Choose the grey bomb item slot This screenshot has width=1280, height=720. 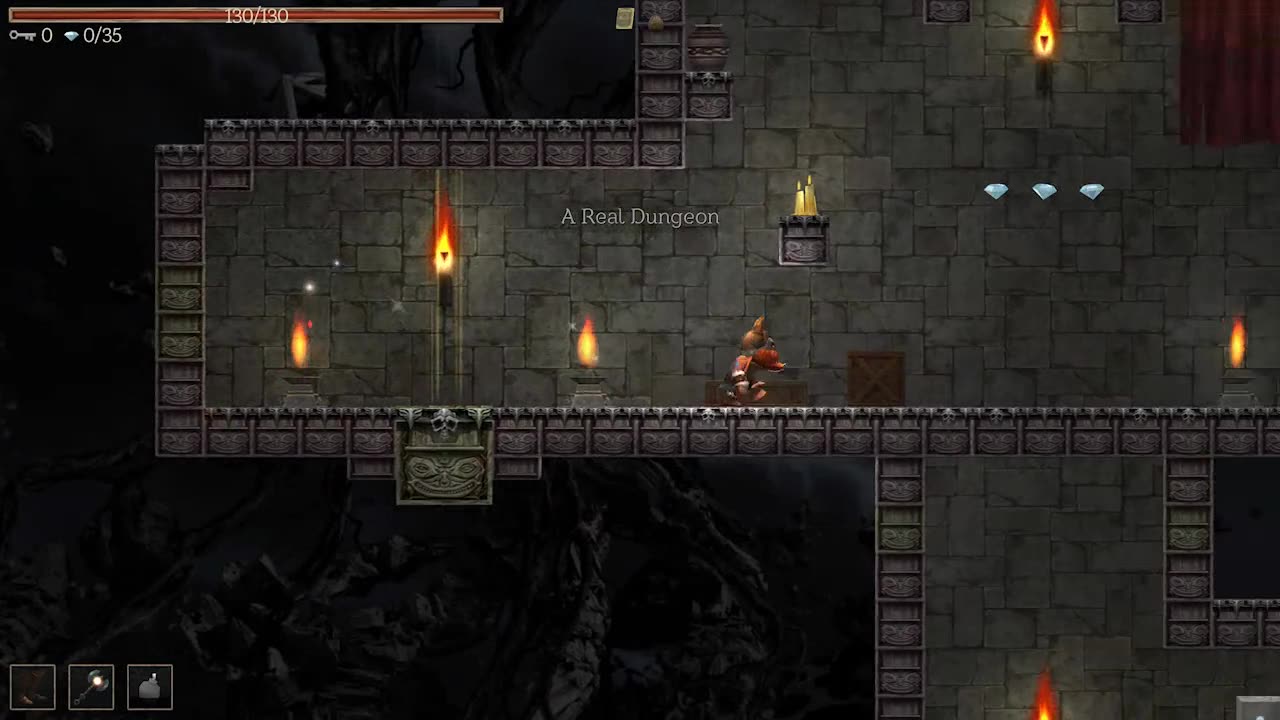tap(150, 687)
